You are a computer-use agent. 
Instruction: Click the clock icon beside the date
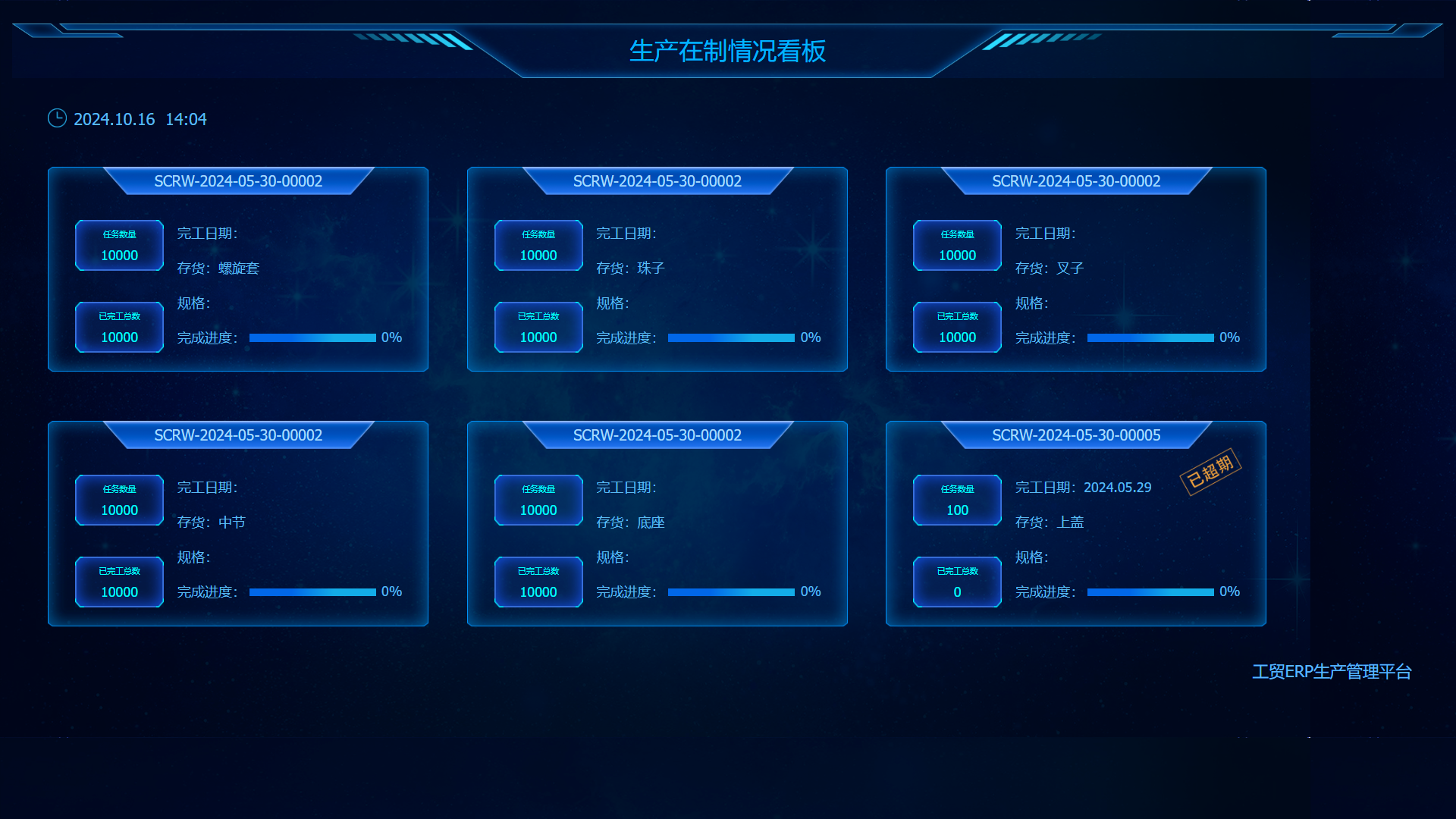(57, 118)
